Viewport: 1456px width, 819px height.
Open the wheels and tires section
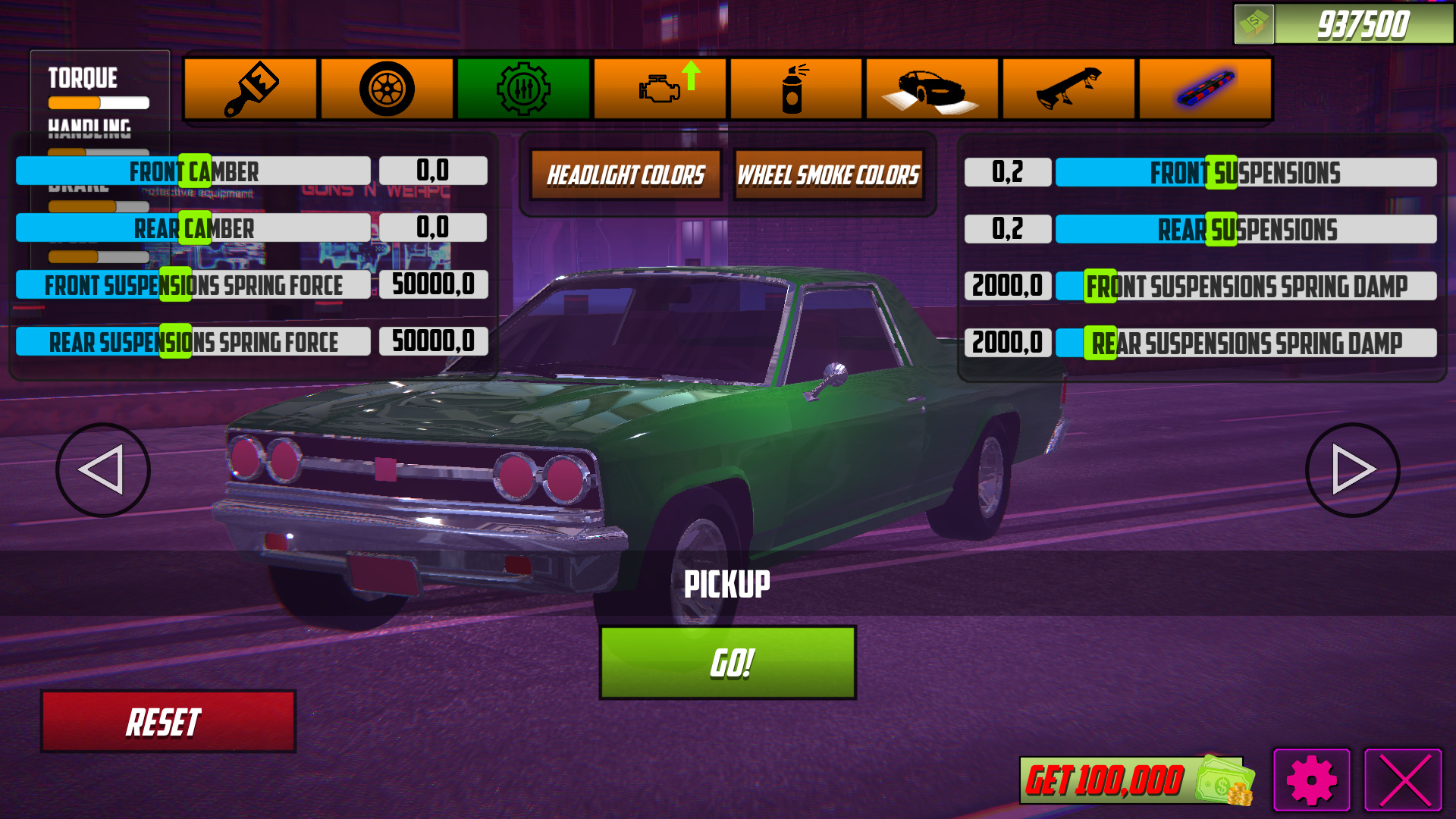pos(387,89)
